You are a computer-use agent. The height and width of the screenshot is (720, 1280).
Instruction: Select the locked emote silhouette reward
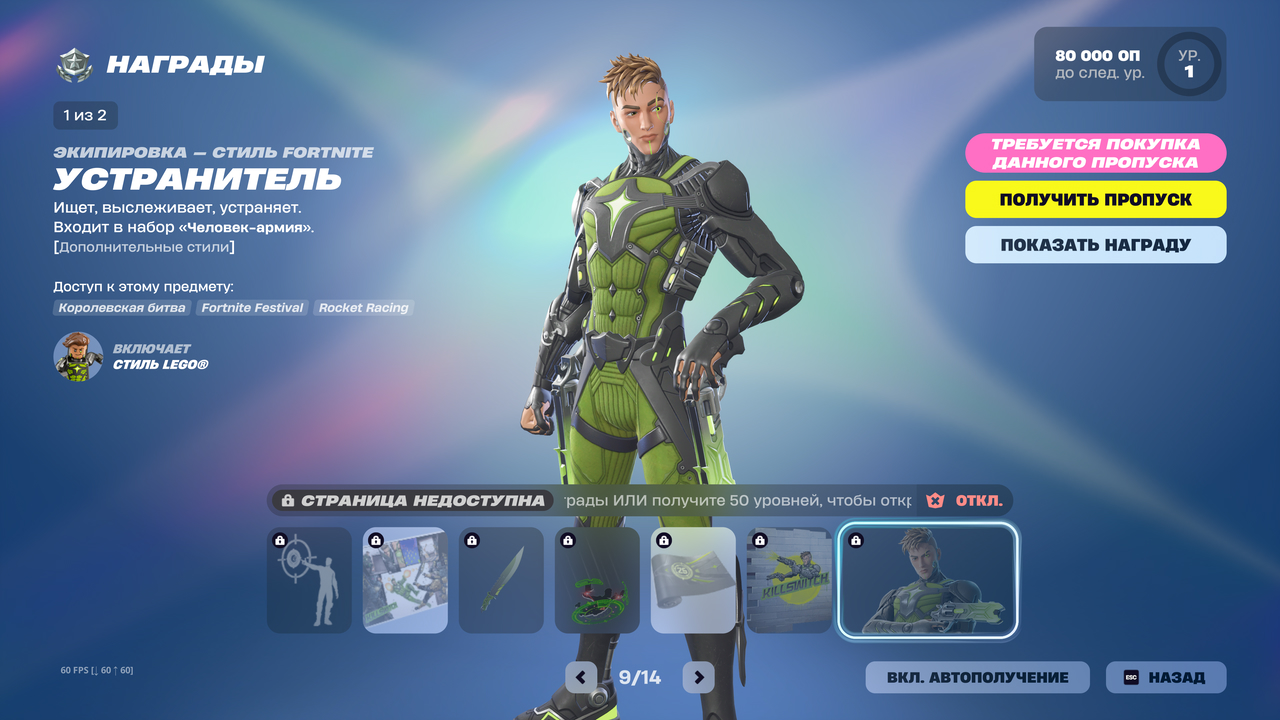(310, 580)
